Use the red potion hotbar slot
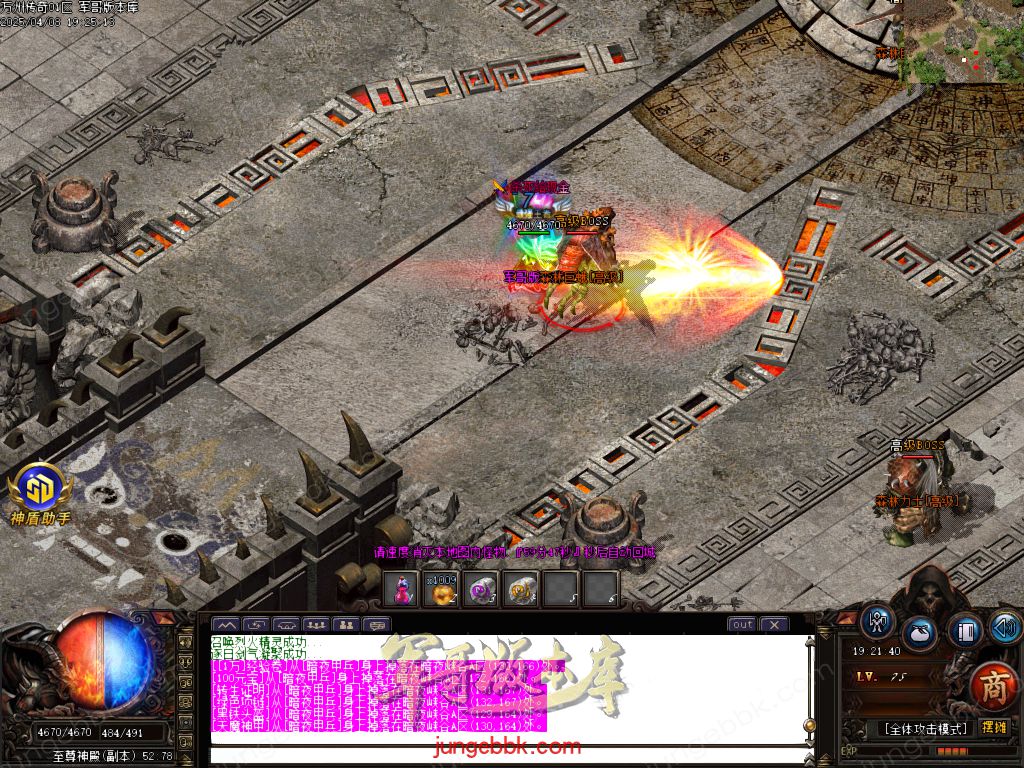1024x768 pixels. pyautogui.click(x=401, y=589)
